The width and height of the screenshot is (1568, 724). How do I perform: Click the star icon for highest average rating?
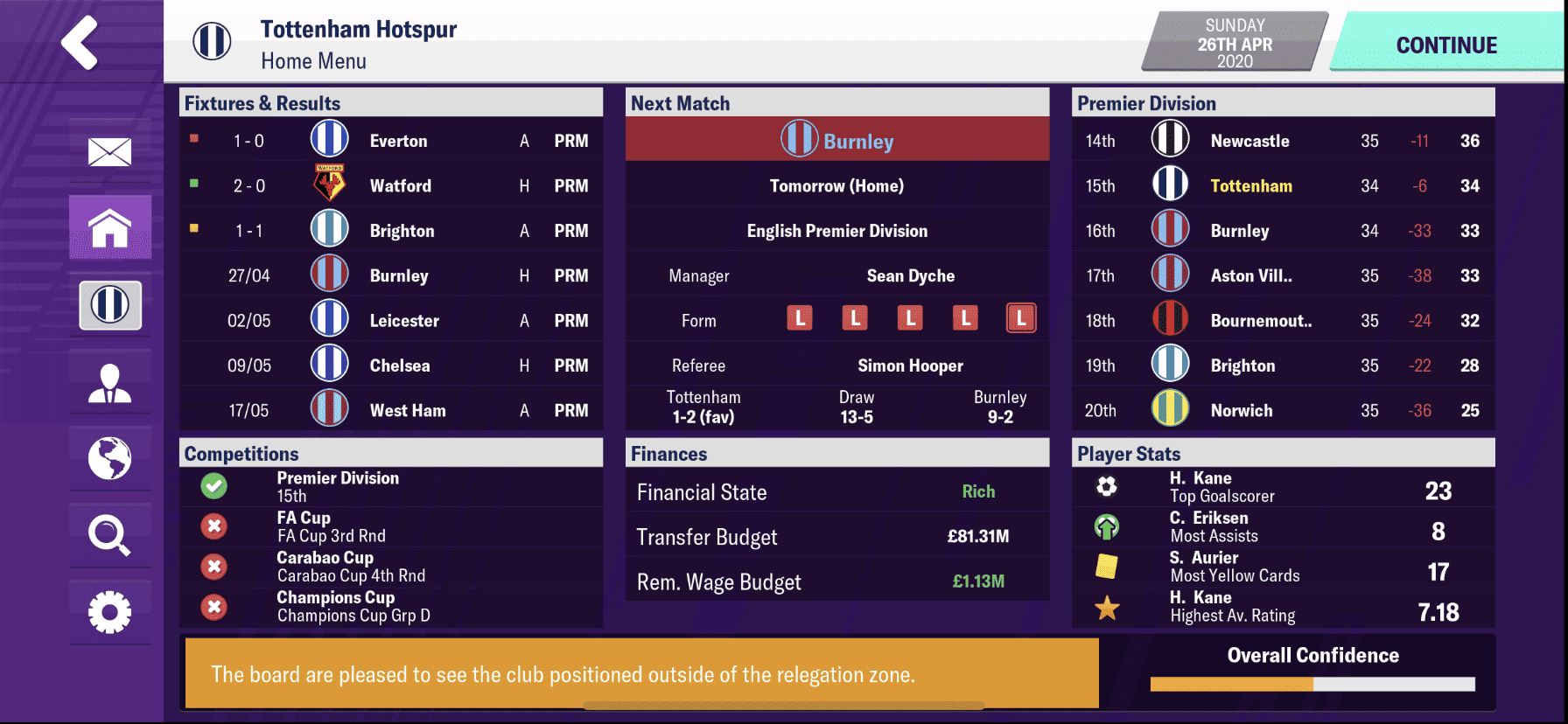1108,607
